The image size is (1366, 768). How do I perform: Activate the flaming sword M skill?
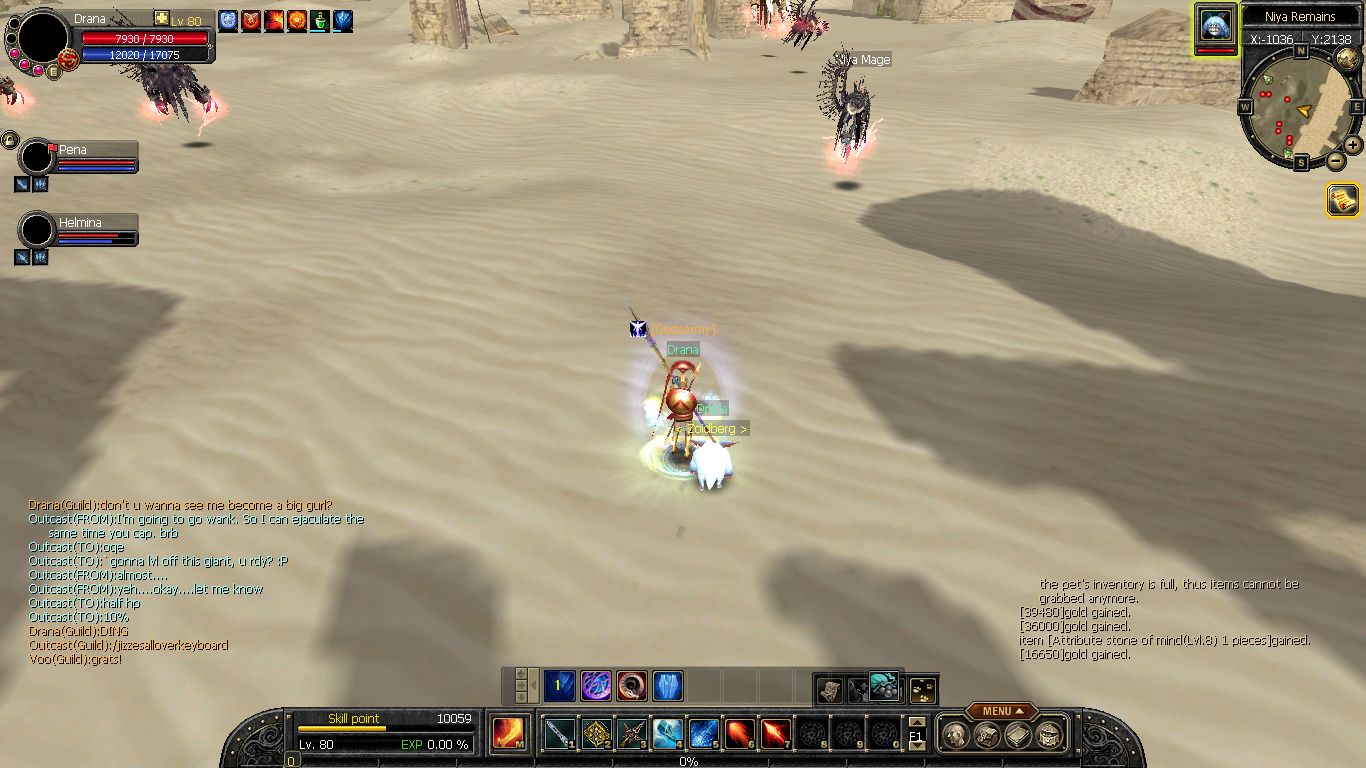pos(508,734)
